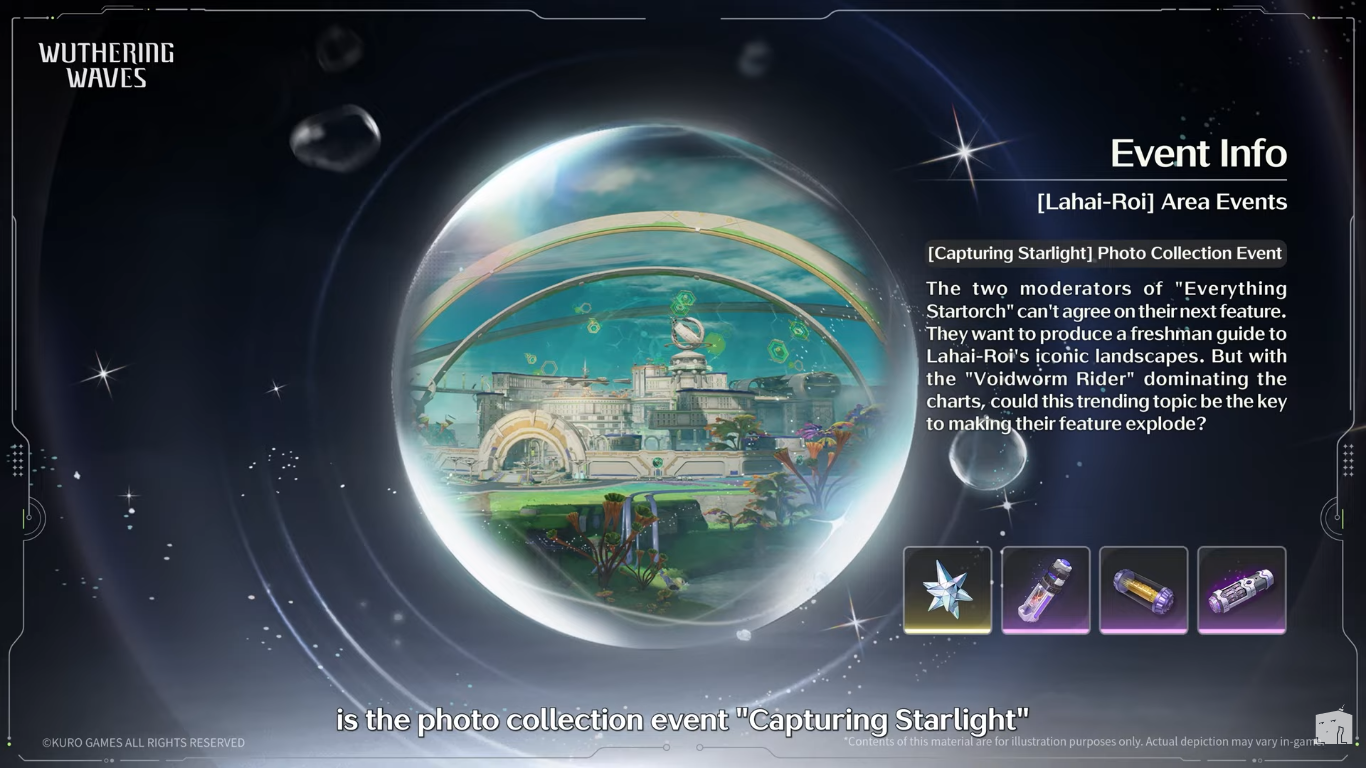Choose the gold and purple capsule reward
Viewport: 1366px width, 768px height.
[1143, 589]
